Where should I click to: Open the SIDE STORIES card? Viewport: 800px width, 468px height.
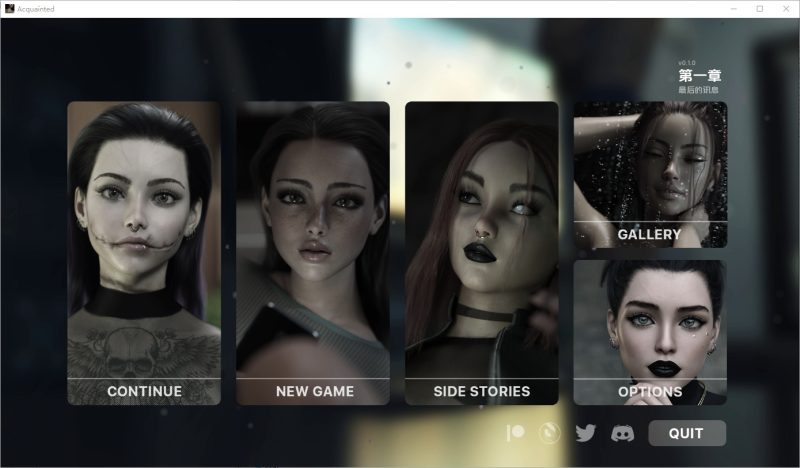click(481, 253)
